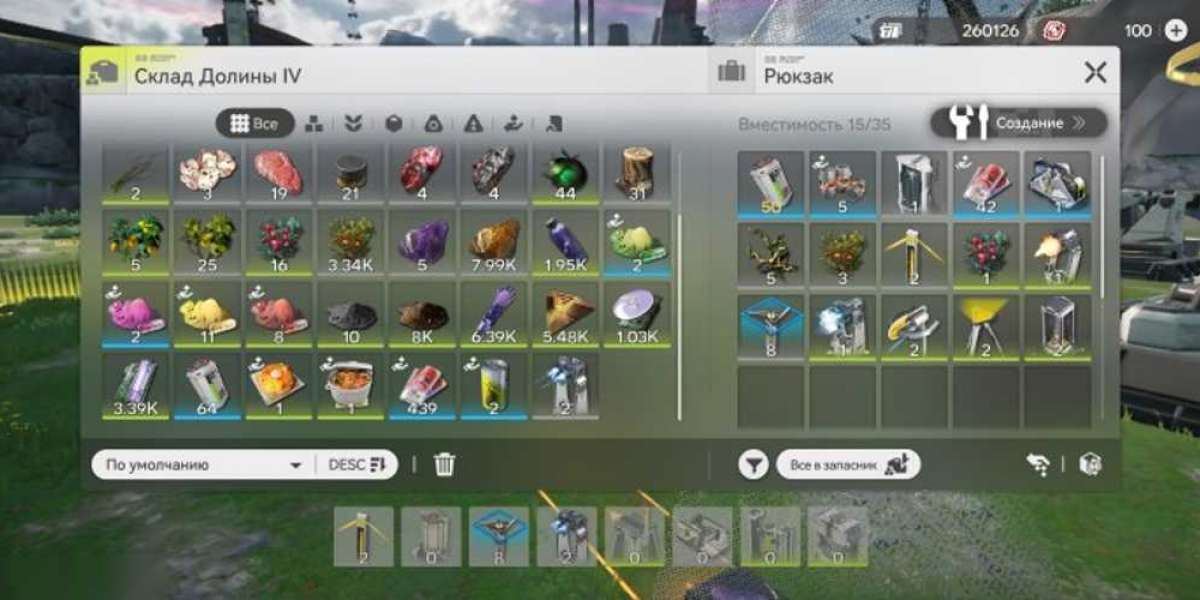Select the green apple stack of 44

(x=564, y=175)
